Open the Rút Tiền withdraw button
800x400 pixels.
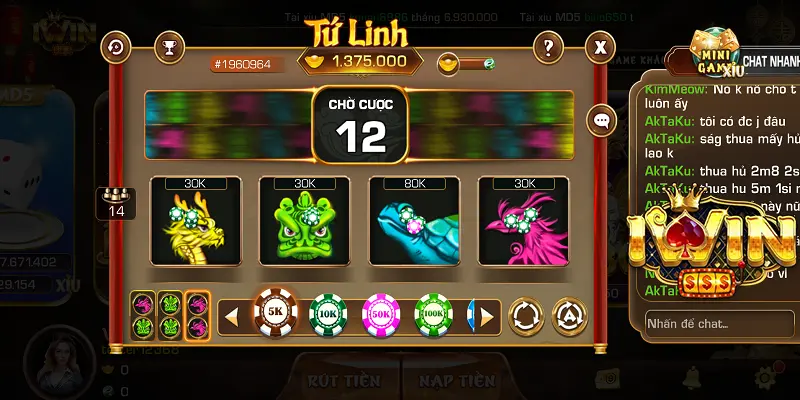point(345,381)
